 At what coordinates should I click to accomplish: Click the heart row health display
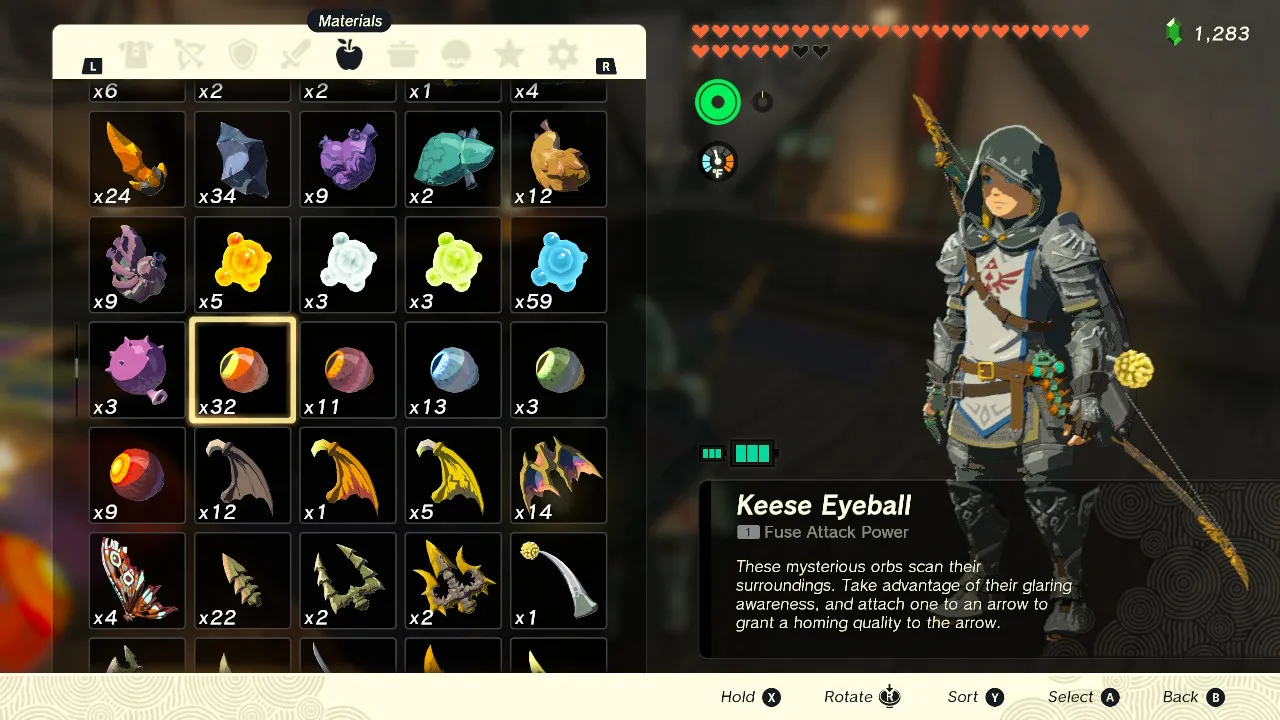coord(890,32)
